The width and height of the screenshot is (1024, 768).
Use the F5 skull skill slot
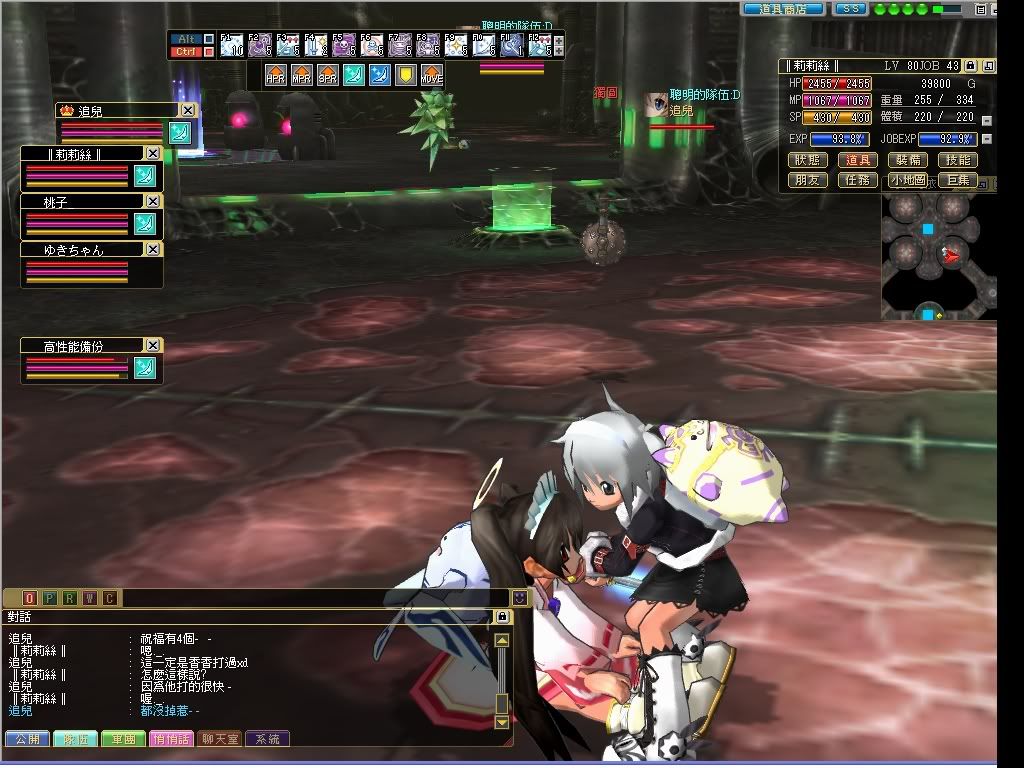343,45
